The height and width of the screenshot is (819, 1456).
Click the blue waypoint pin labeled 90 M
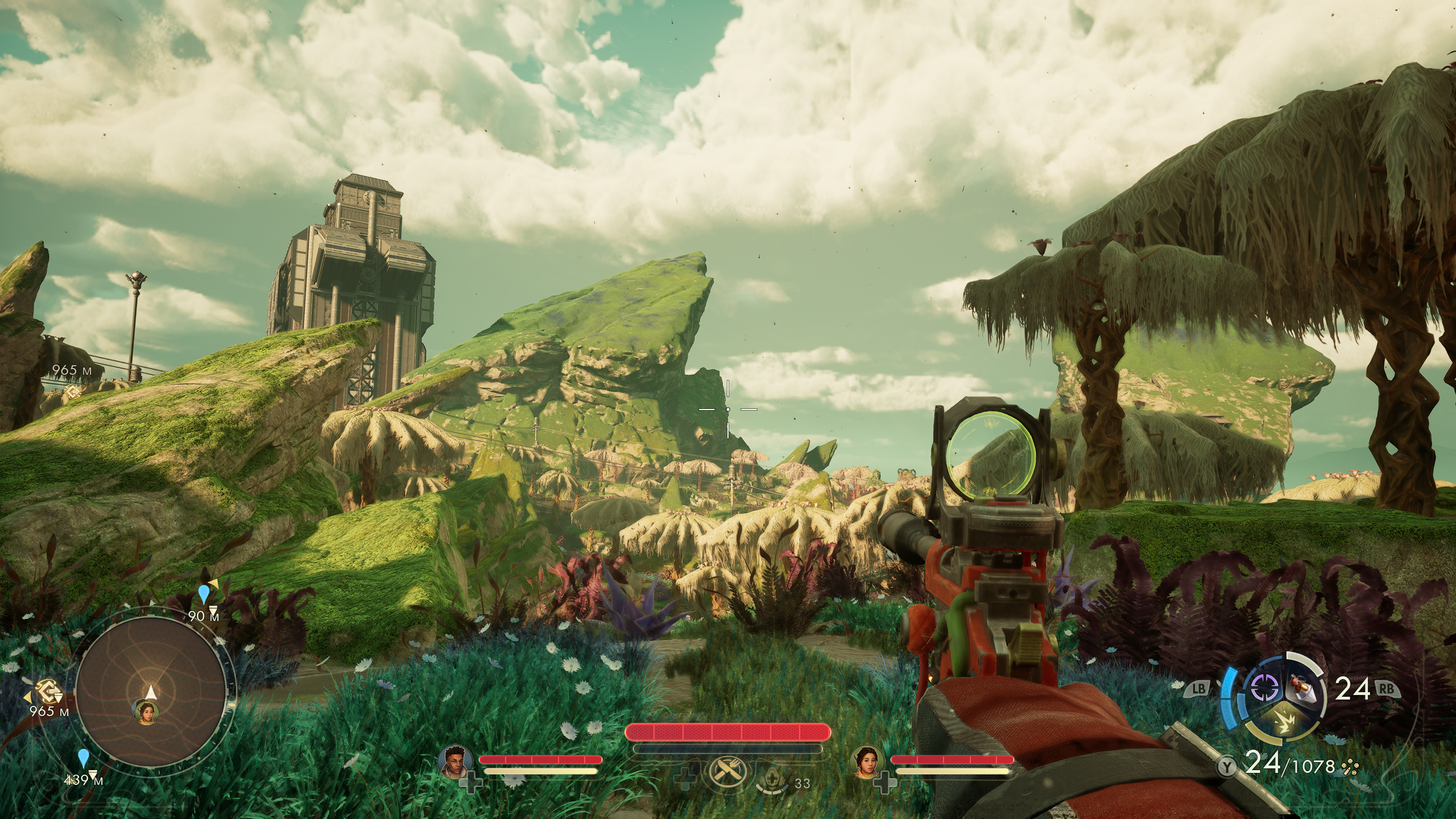(204, 595)
